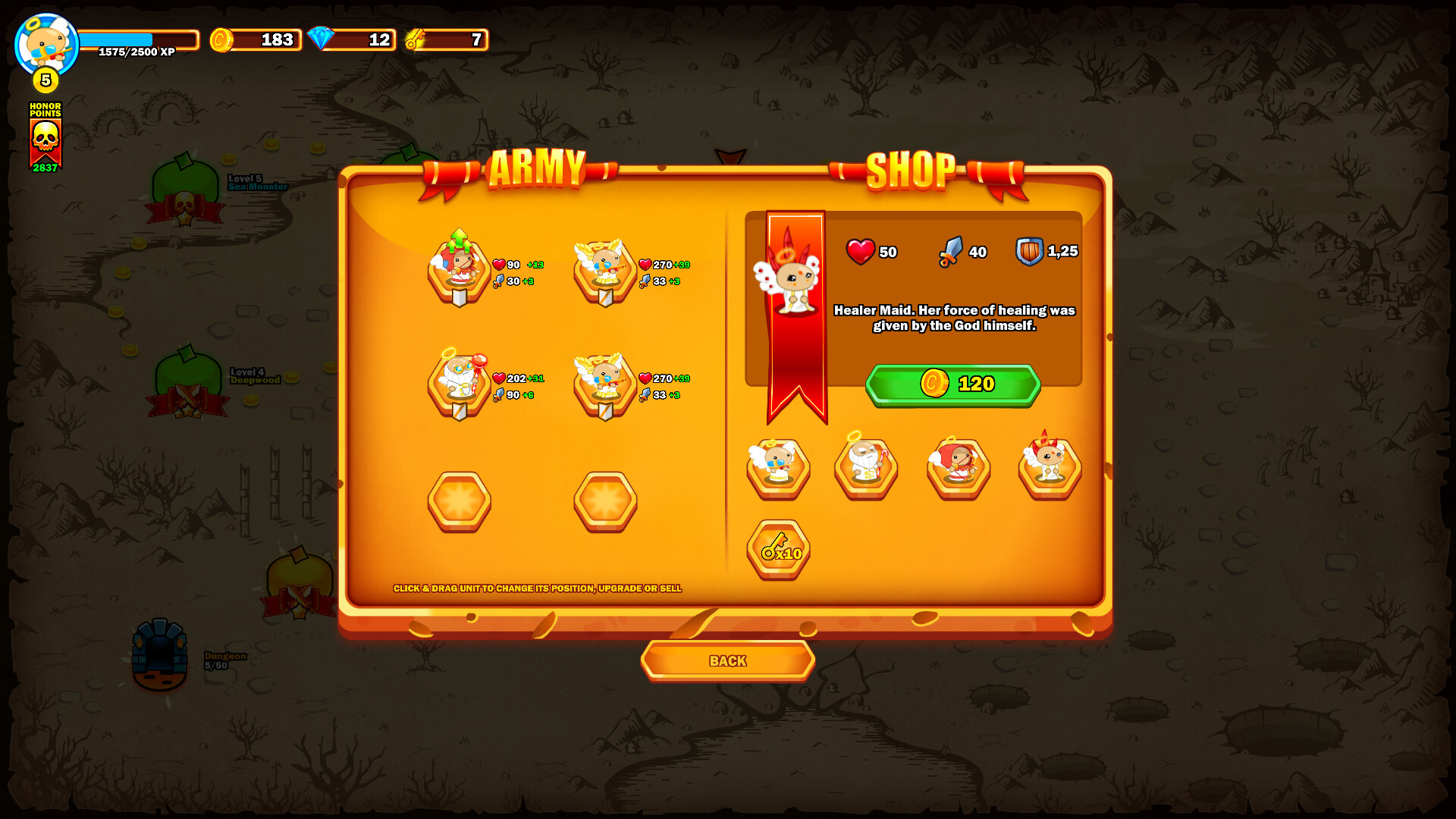This screenshot has width=1456, height=819.
Task: Select the Cupid angel unit in the shop row
Action: pos(777,469)
